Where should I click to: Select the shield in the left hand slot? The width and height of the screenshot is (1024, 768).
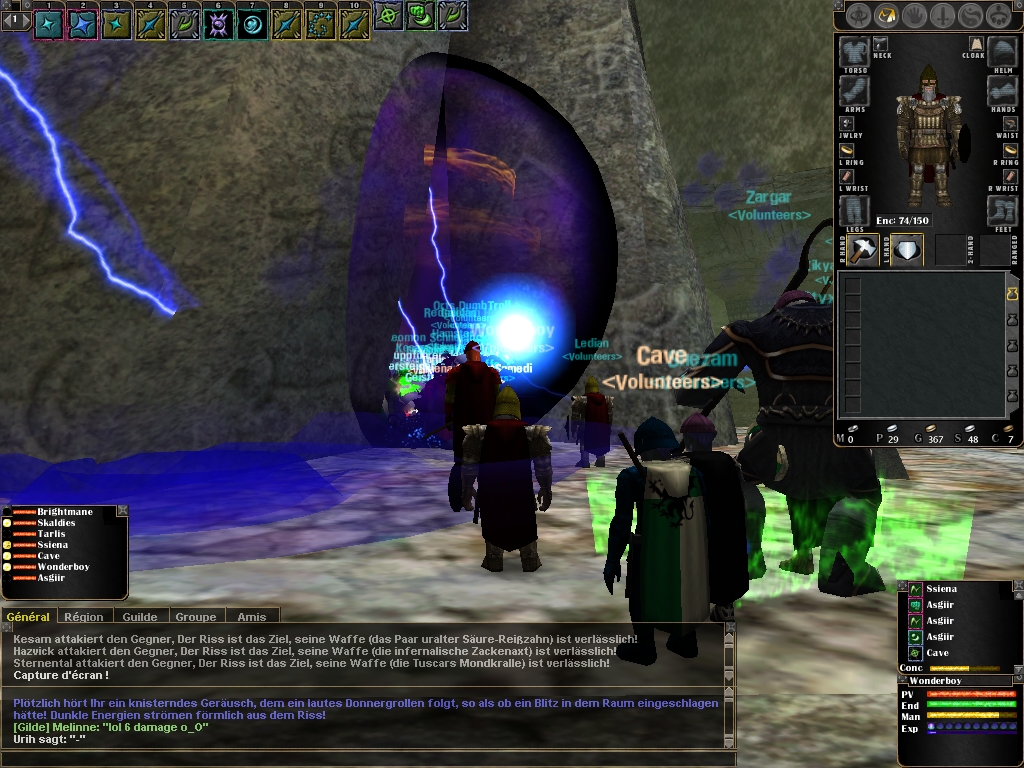point(907,250)
